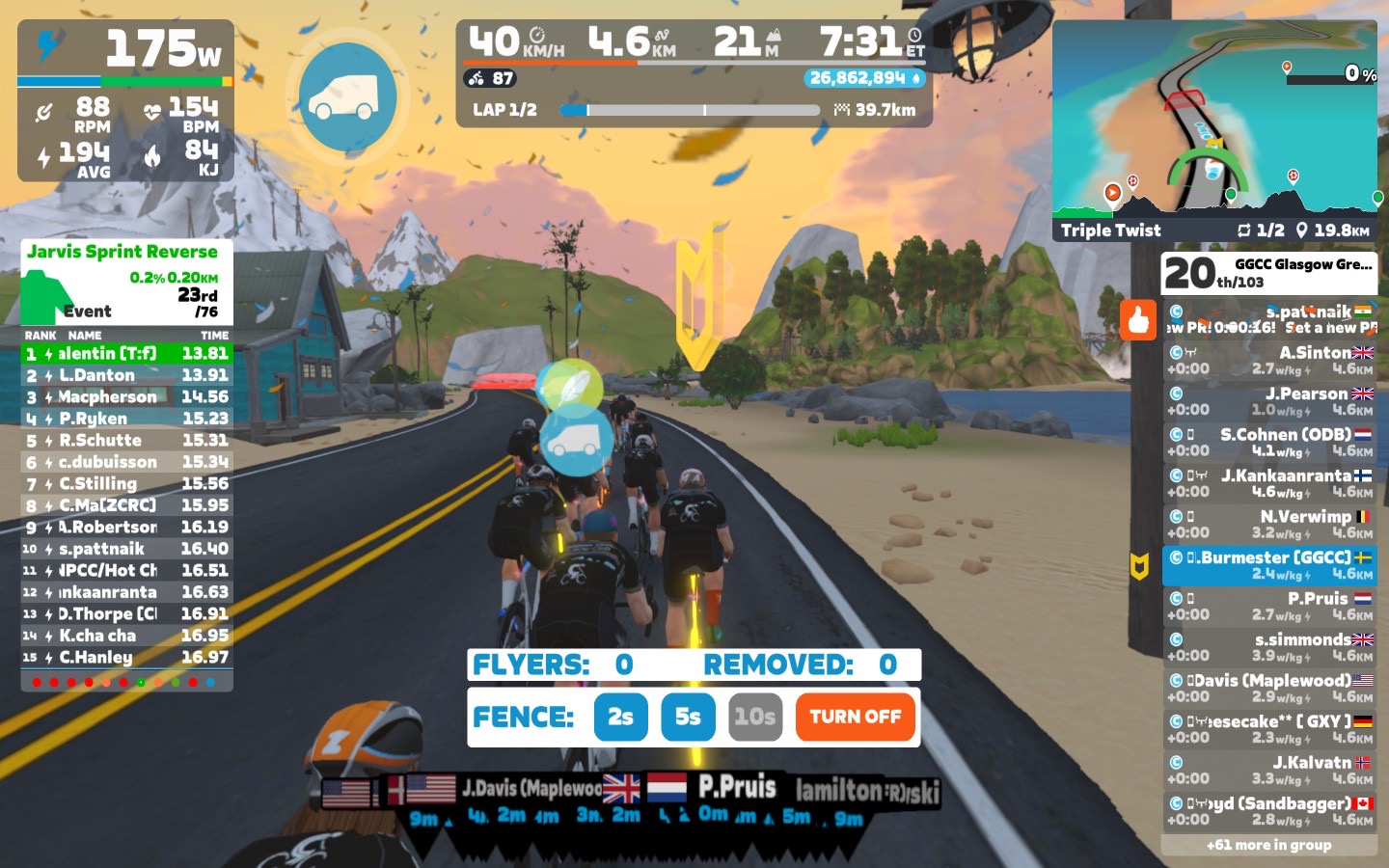Select R.Schutte in the sprint leaderboard
This screenshot has height=868, width=1389.
(127, 440)
